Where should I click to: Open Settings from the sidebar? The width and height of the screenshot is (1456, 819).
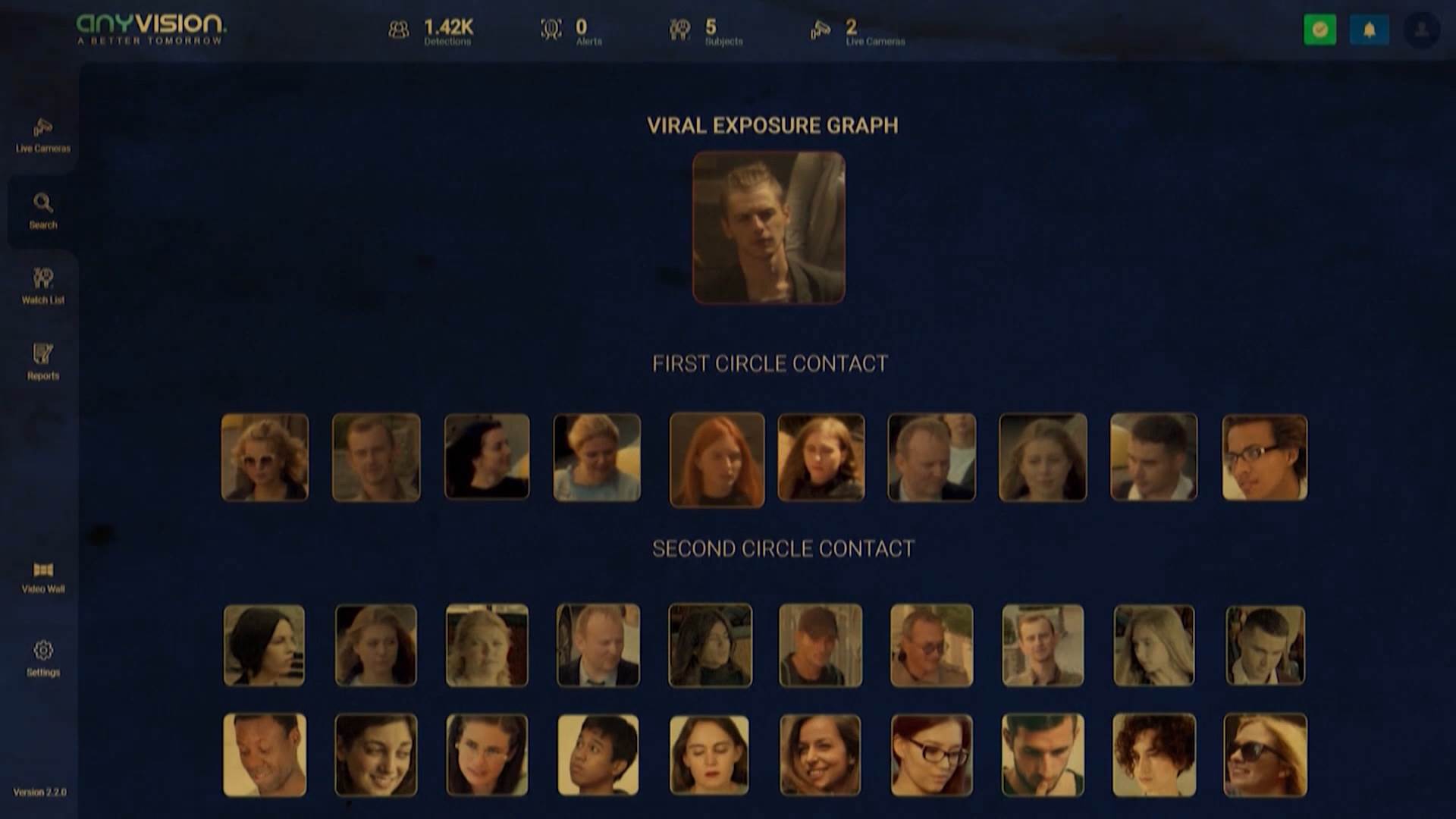coord(43,658)
